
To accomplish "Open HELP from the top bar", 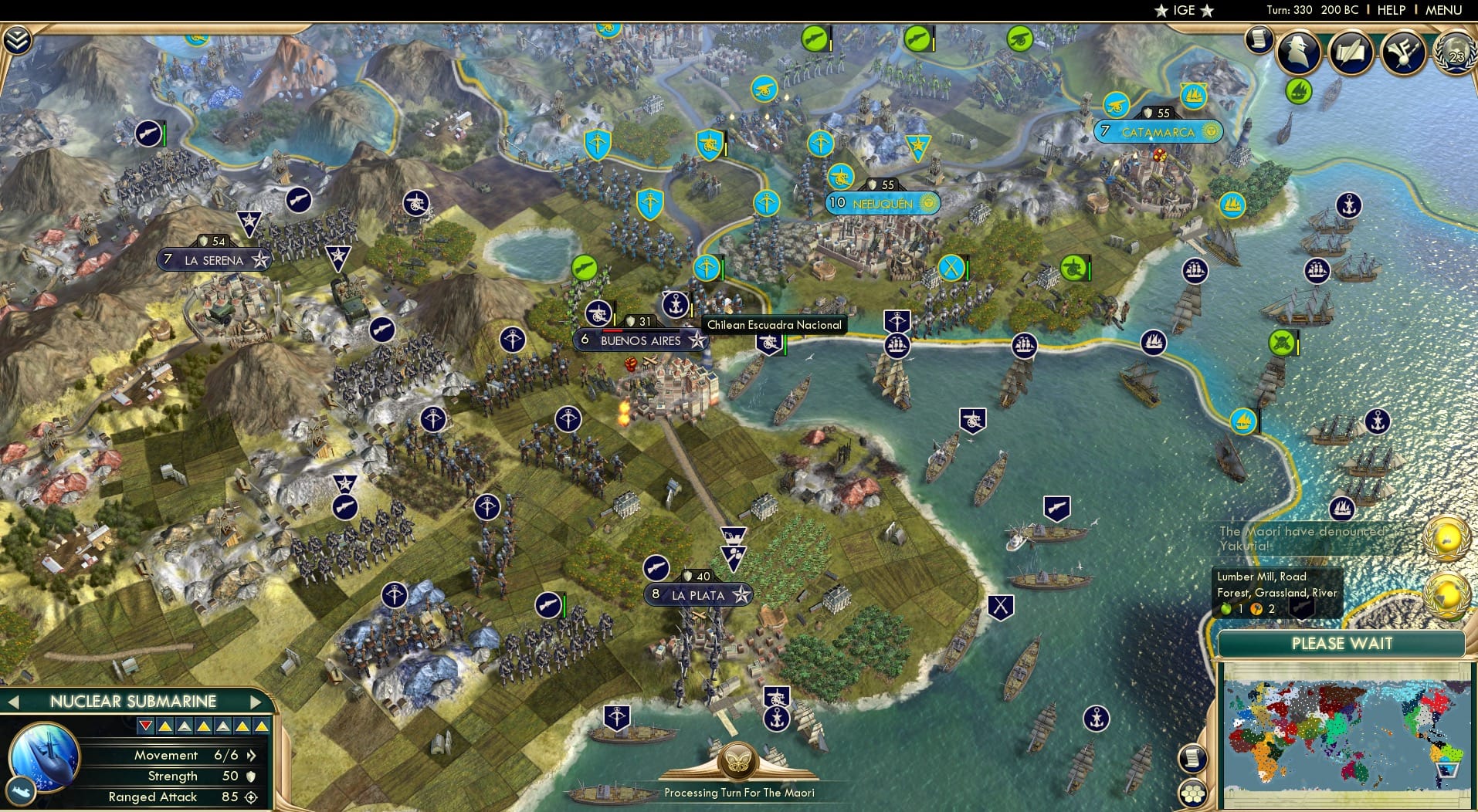I will (1391, 10).
